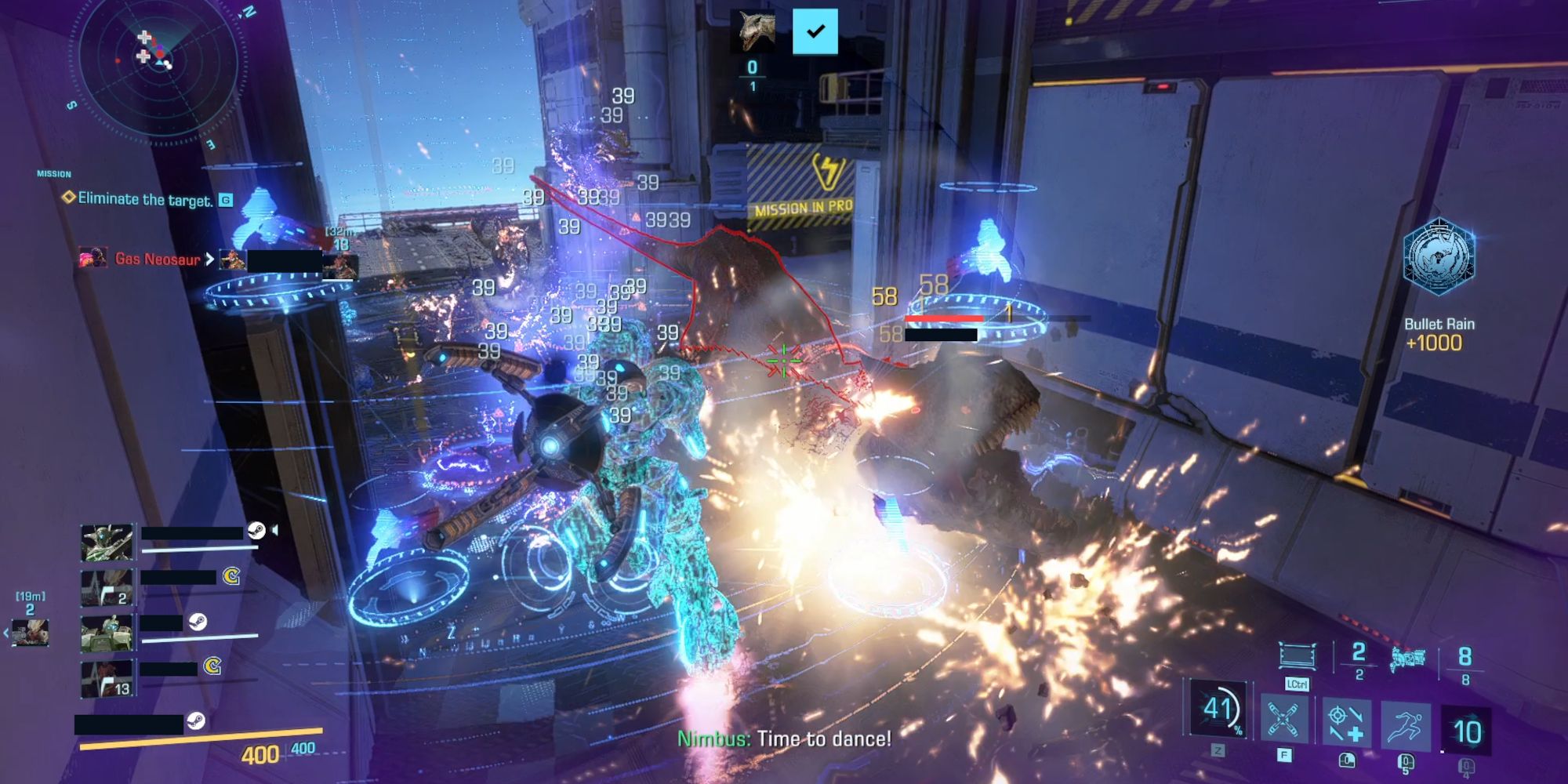
Task: Click the target dinosaur head icon
Action: (753, 31)
